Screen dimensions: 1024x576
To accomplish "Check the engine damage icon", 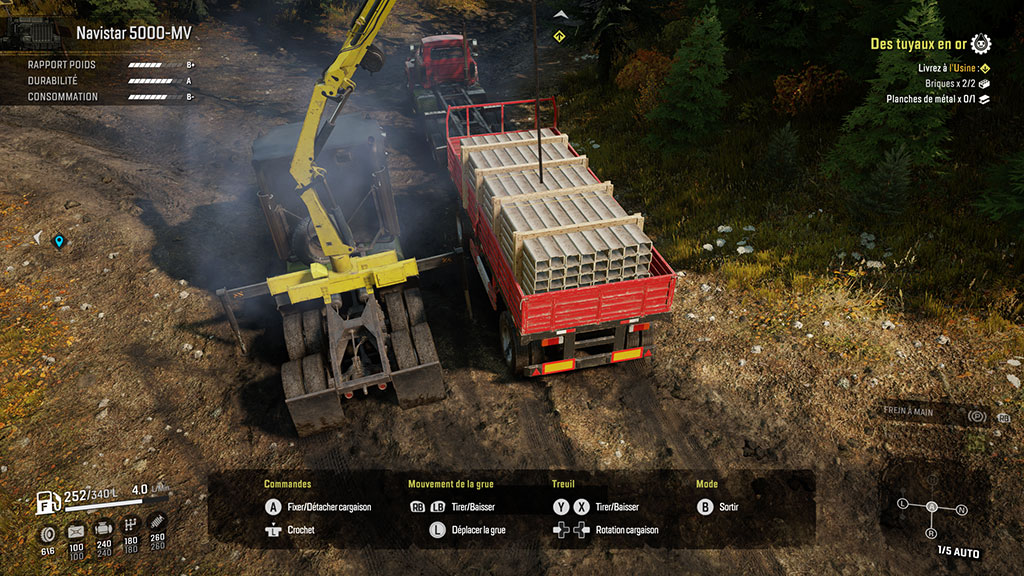I will click(x=103, y=528).
